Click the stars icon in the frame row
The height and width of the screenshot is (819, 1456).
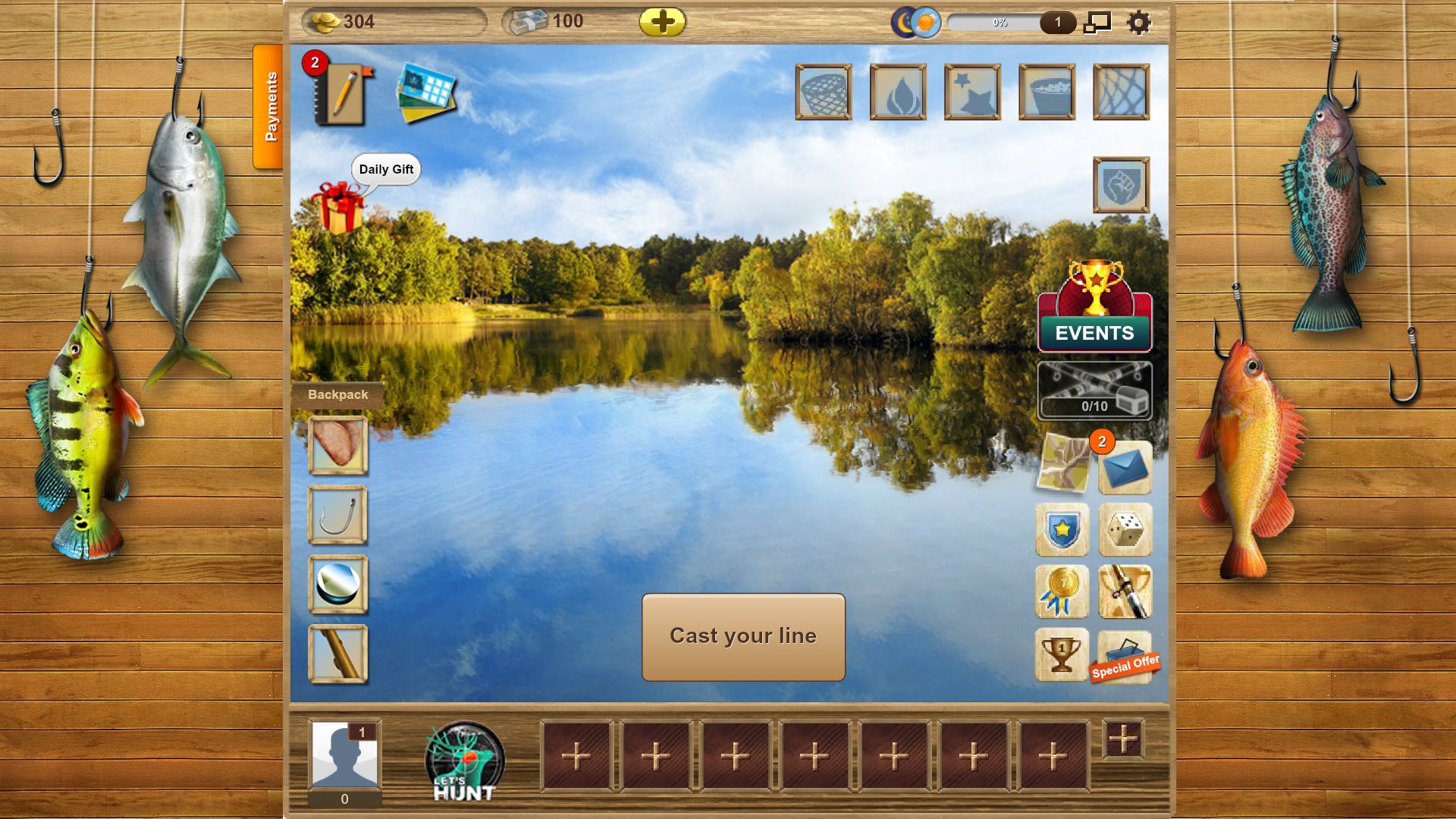(972, 93)
